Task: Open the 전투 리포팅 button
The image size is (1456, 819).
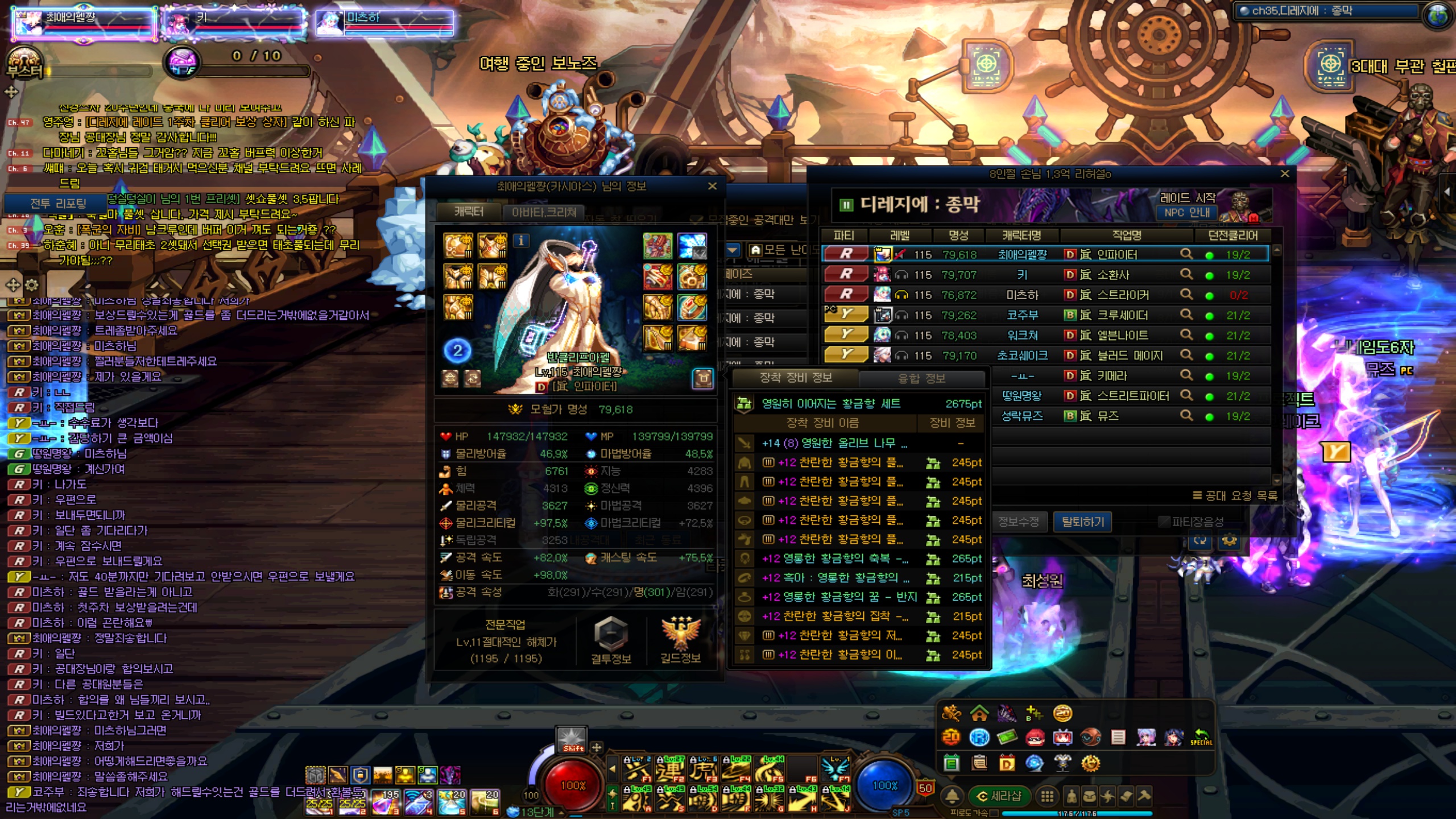Action: (x=57, y=203)
